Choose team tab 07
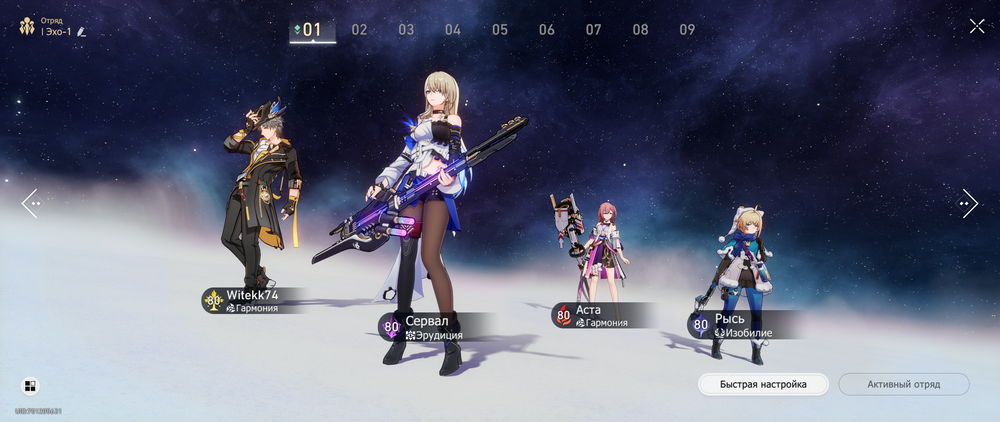This screenshot has width=1000, height=422. 594,30
